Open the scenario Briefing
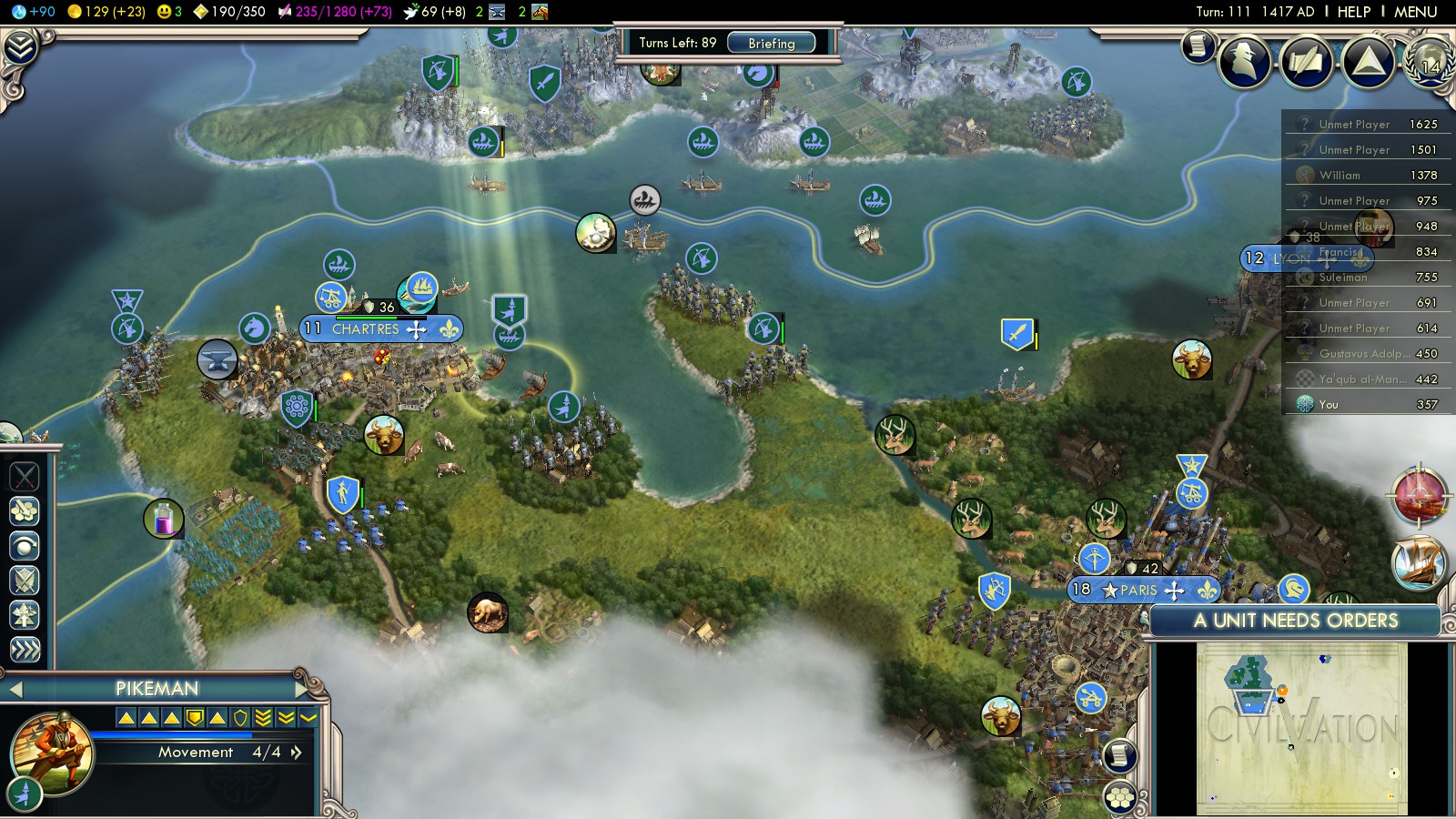The height and width of the screenshot is (819, 1456). pyautogui.click(x=771, y=43)
